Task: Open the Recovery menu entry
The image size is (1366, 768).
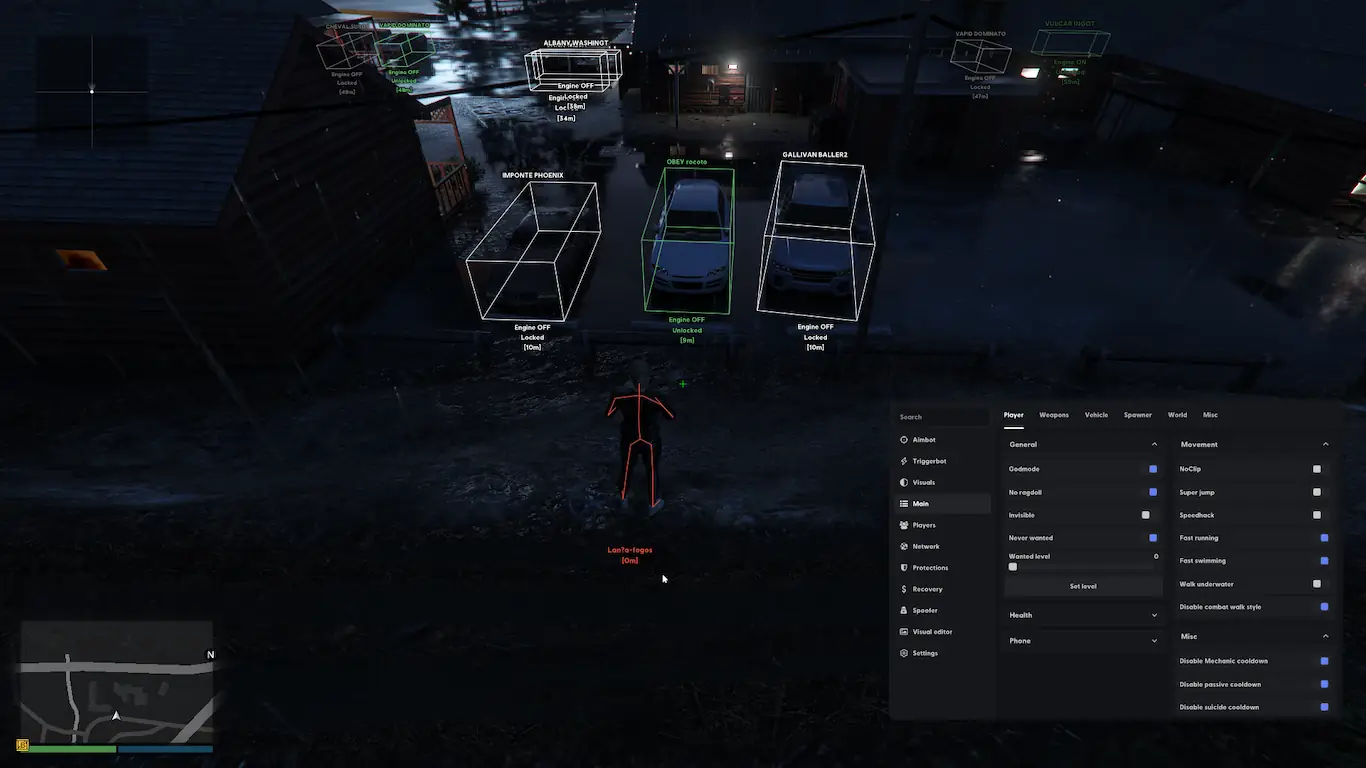Action: [926, 589]
